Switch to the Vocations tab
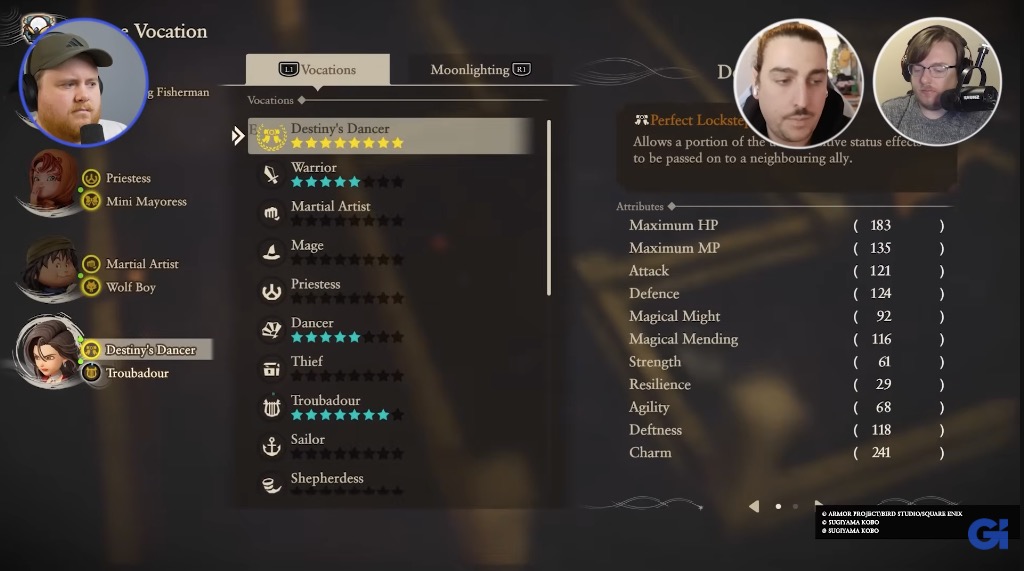 point(317,70)
